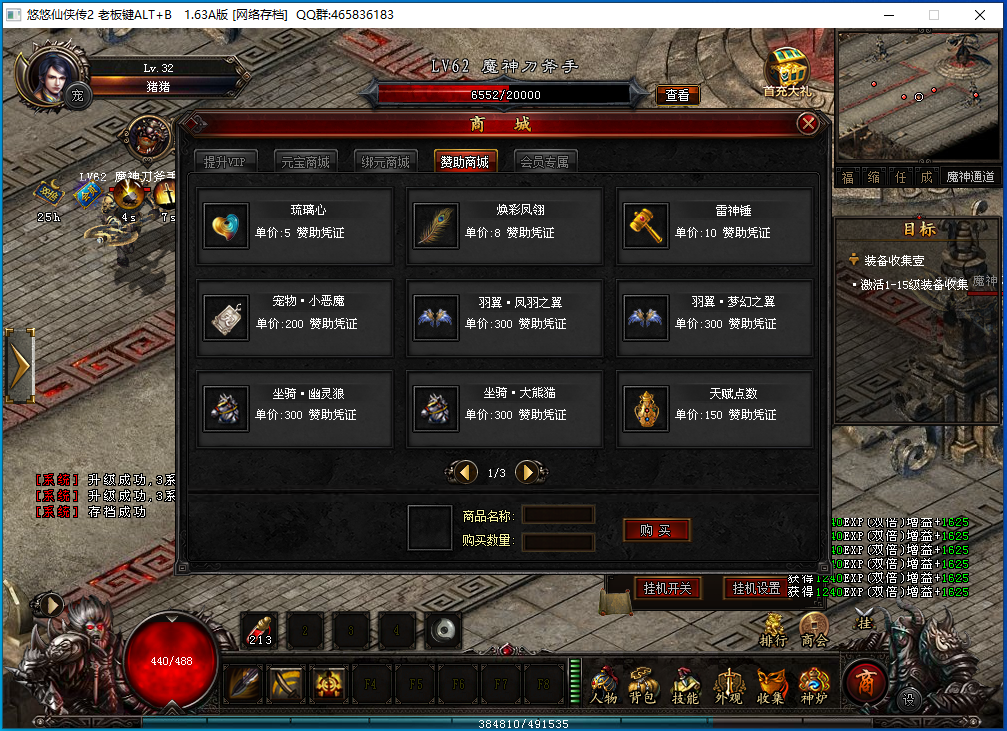
Task: Close the 商城 shop window
Action: pyautogui.click(x=808, y=124)
